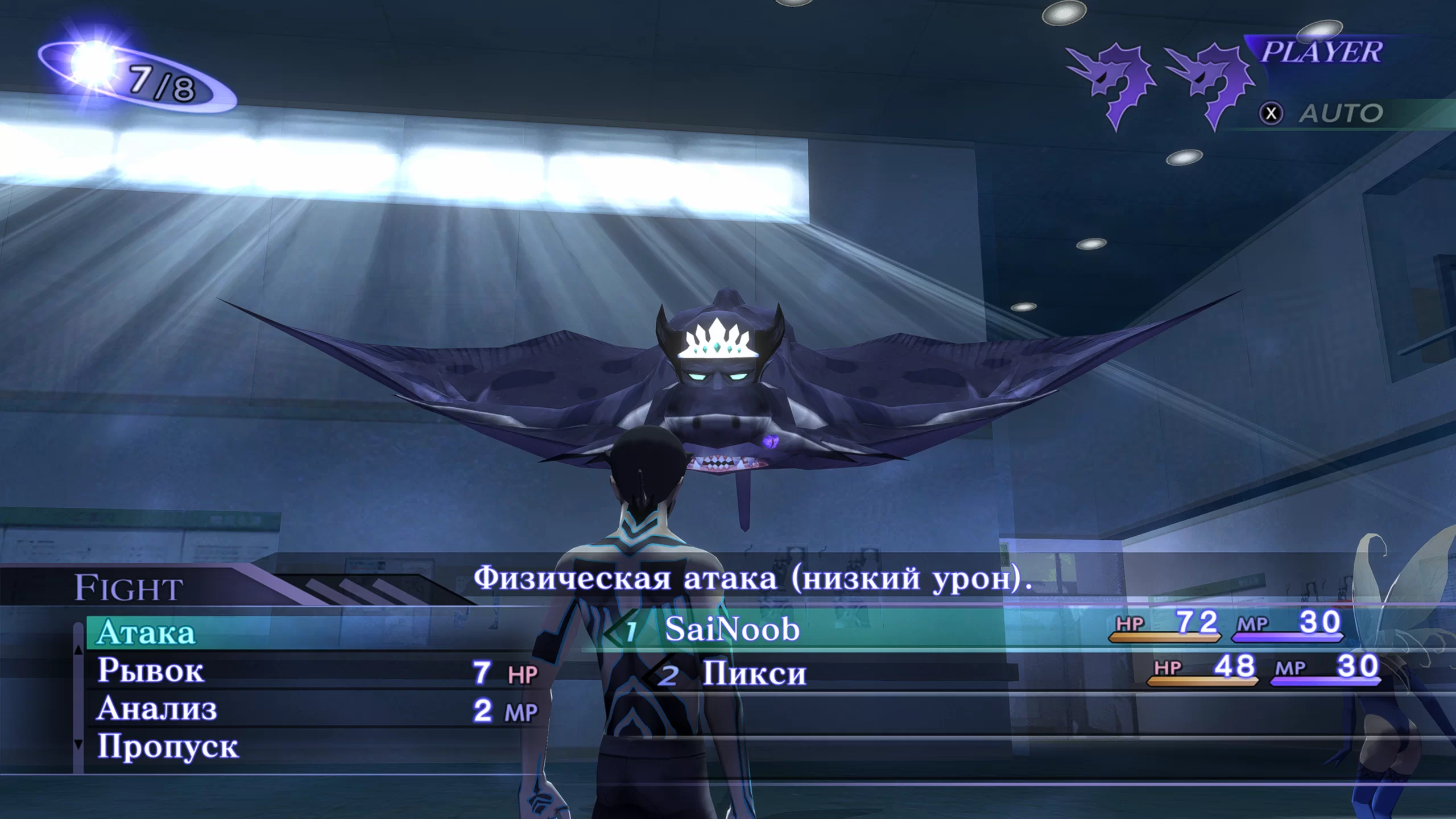
Task: Choose the Пропуск command
Action: click(x=168, y=746)
